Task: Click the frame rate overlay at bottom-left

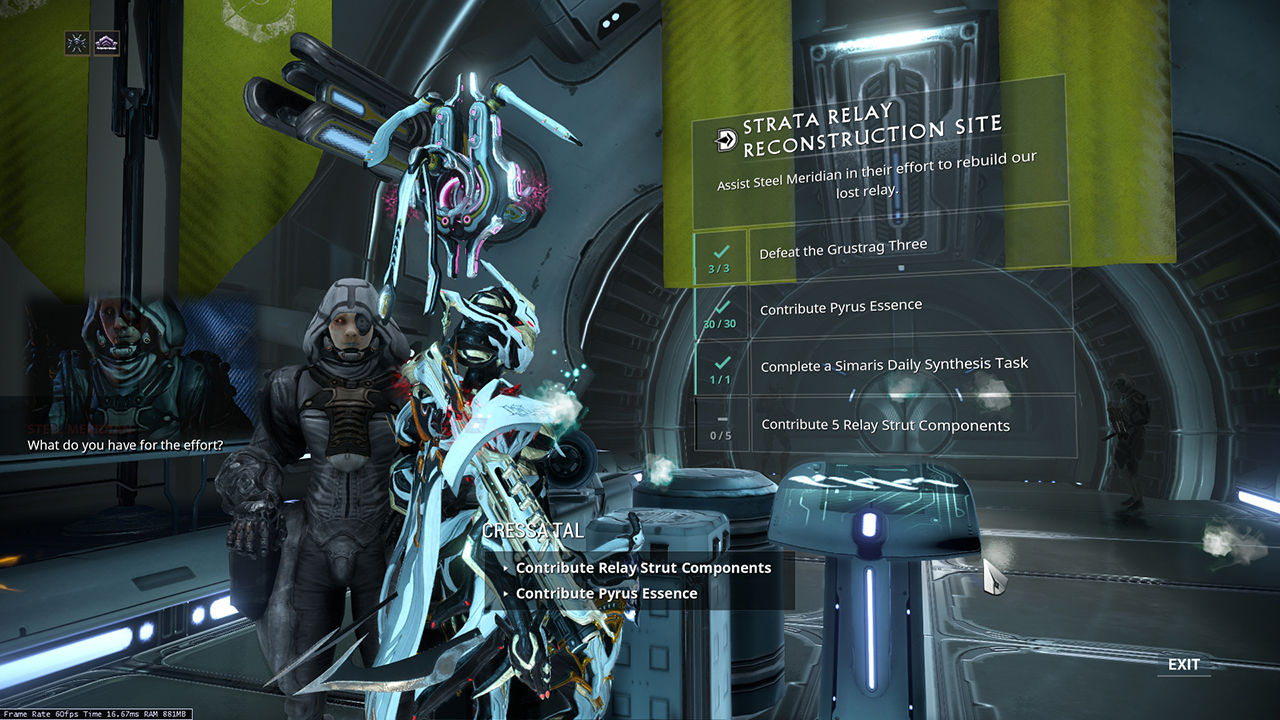Action: pyautogui.click(x=95, y=713)
